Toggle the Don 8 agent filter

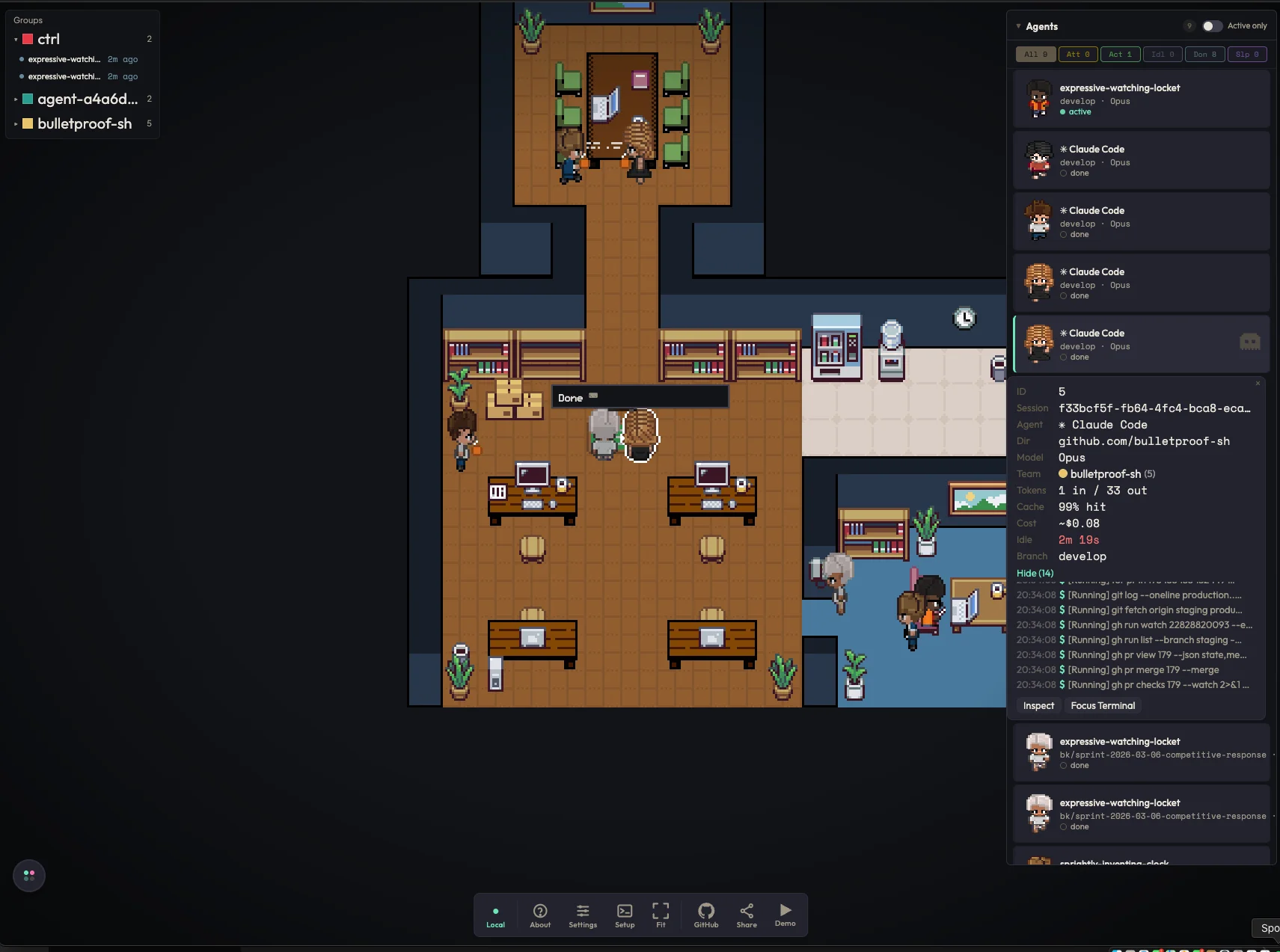click(1203, 54)
